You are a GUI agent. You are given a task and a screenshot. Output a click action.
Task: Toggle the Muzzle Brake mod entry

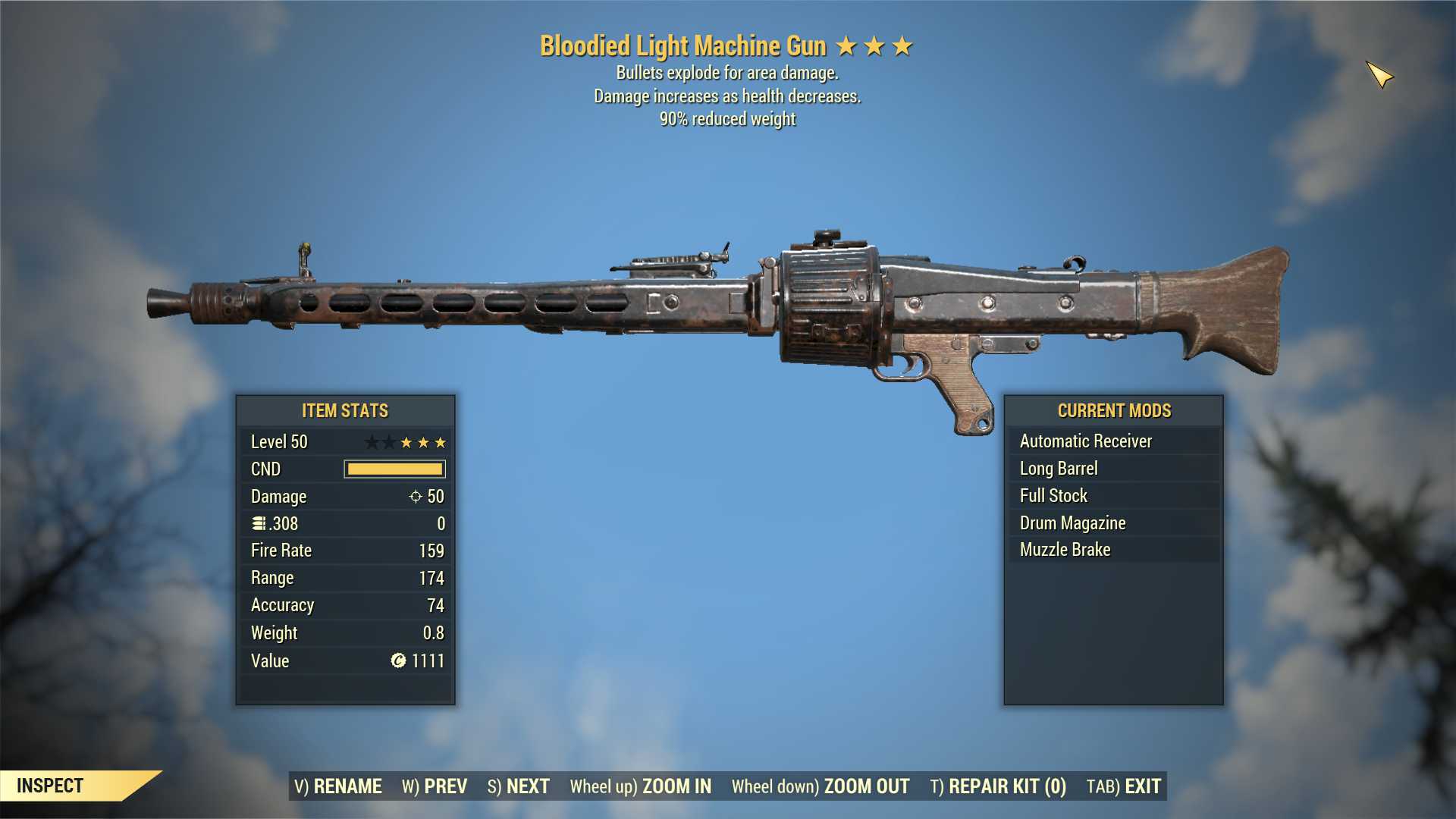1064,549
